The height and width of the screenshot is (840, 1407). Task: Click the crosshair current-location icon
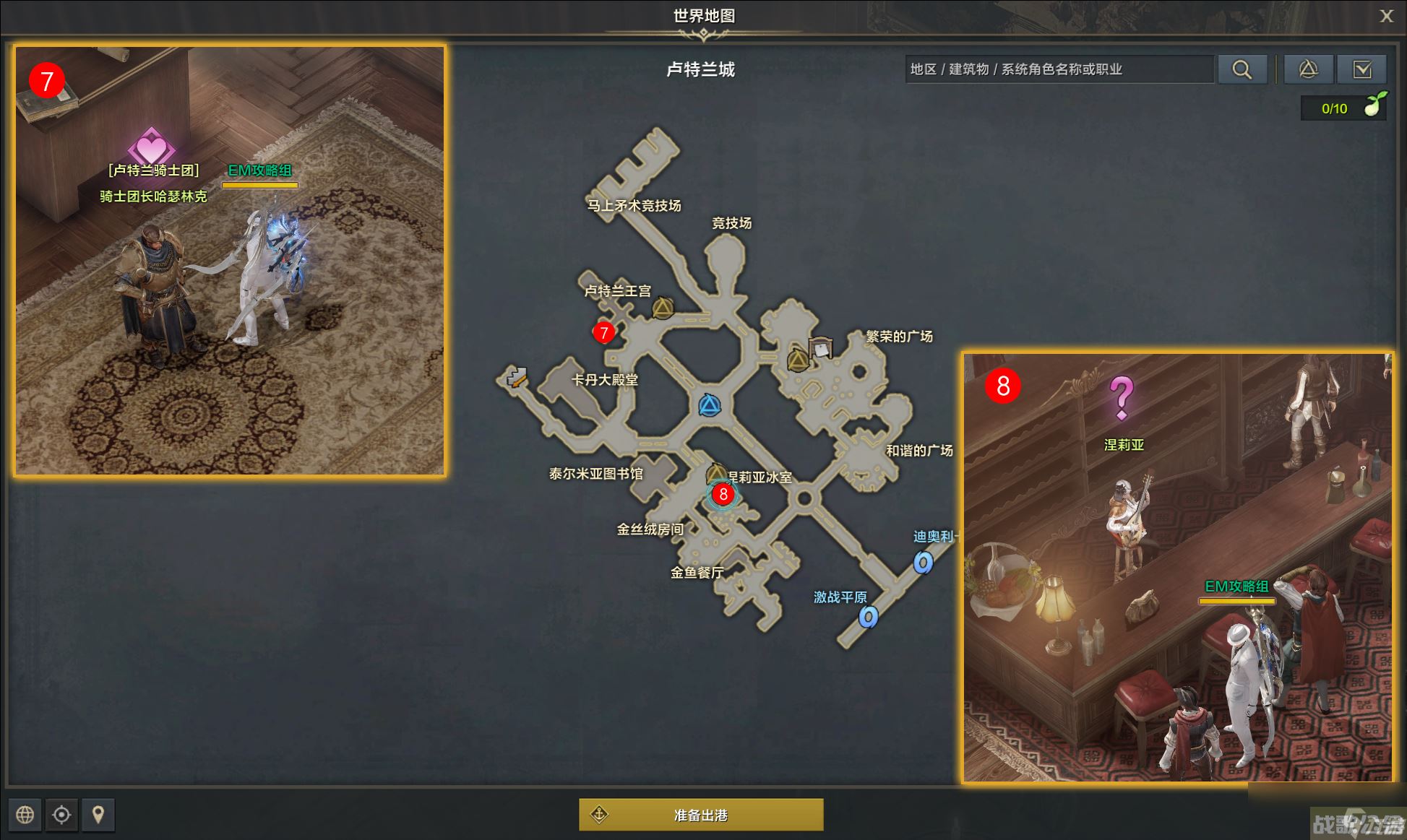pos(61,815)
